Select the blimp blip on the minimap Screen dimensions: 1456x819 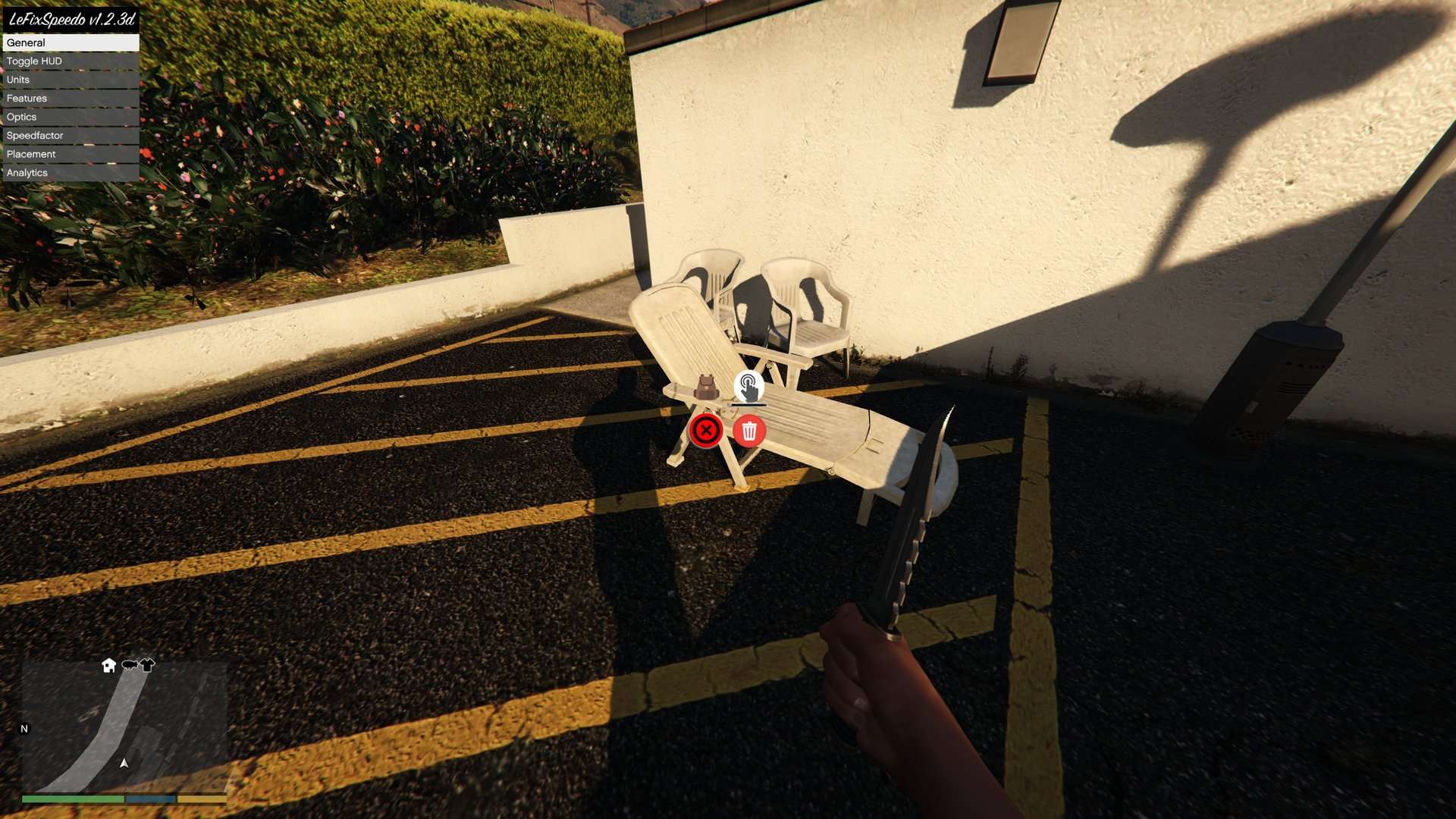pos(130,665)
